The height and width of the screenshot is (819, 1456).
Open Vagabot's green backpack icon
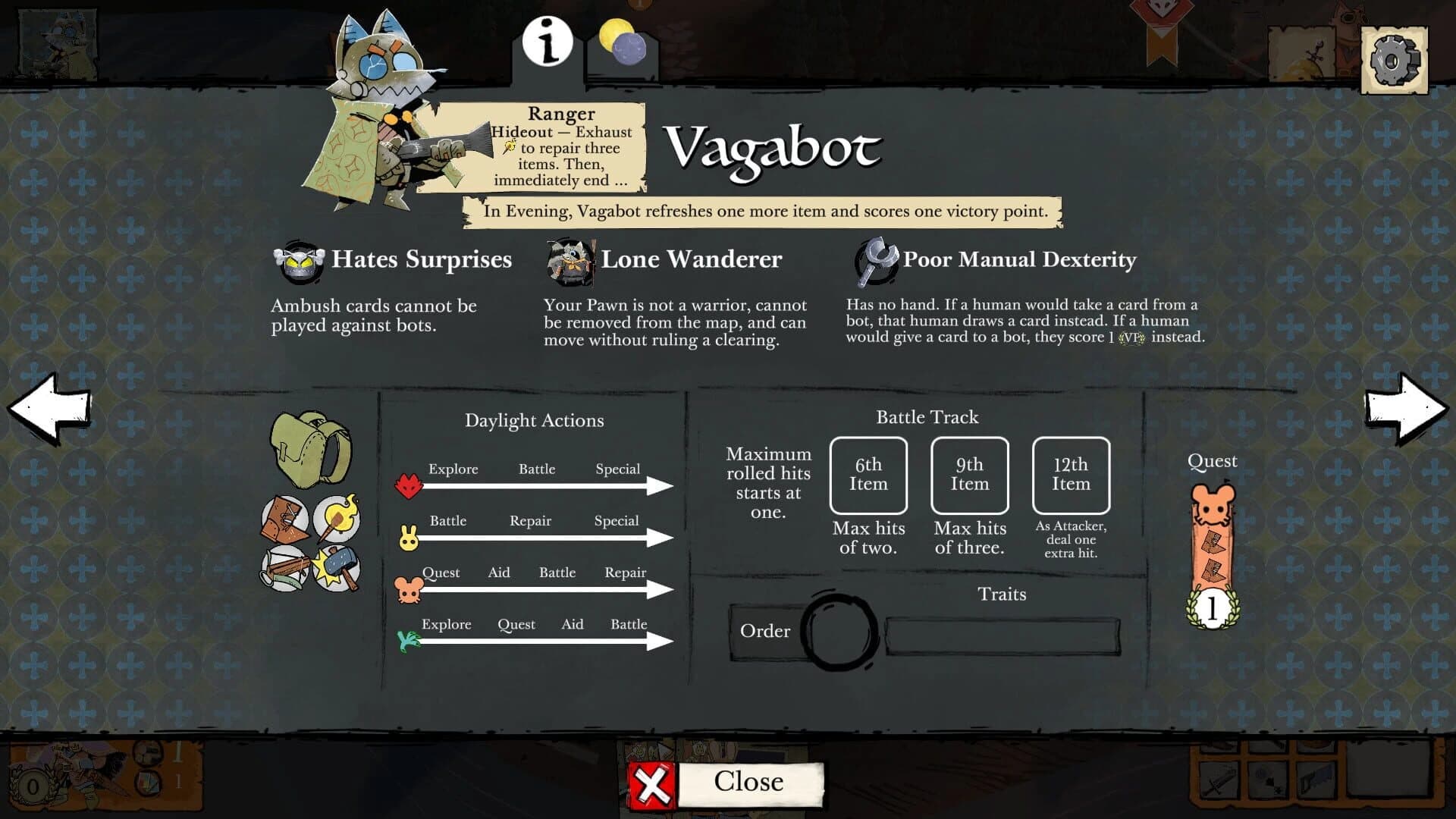click(x=306, y=450)
